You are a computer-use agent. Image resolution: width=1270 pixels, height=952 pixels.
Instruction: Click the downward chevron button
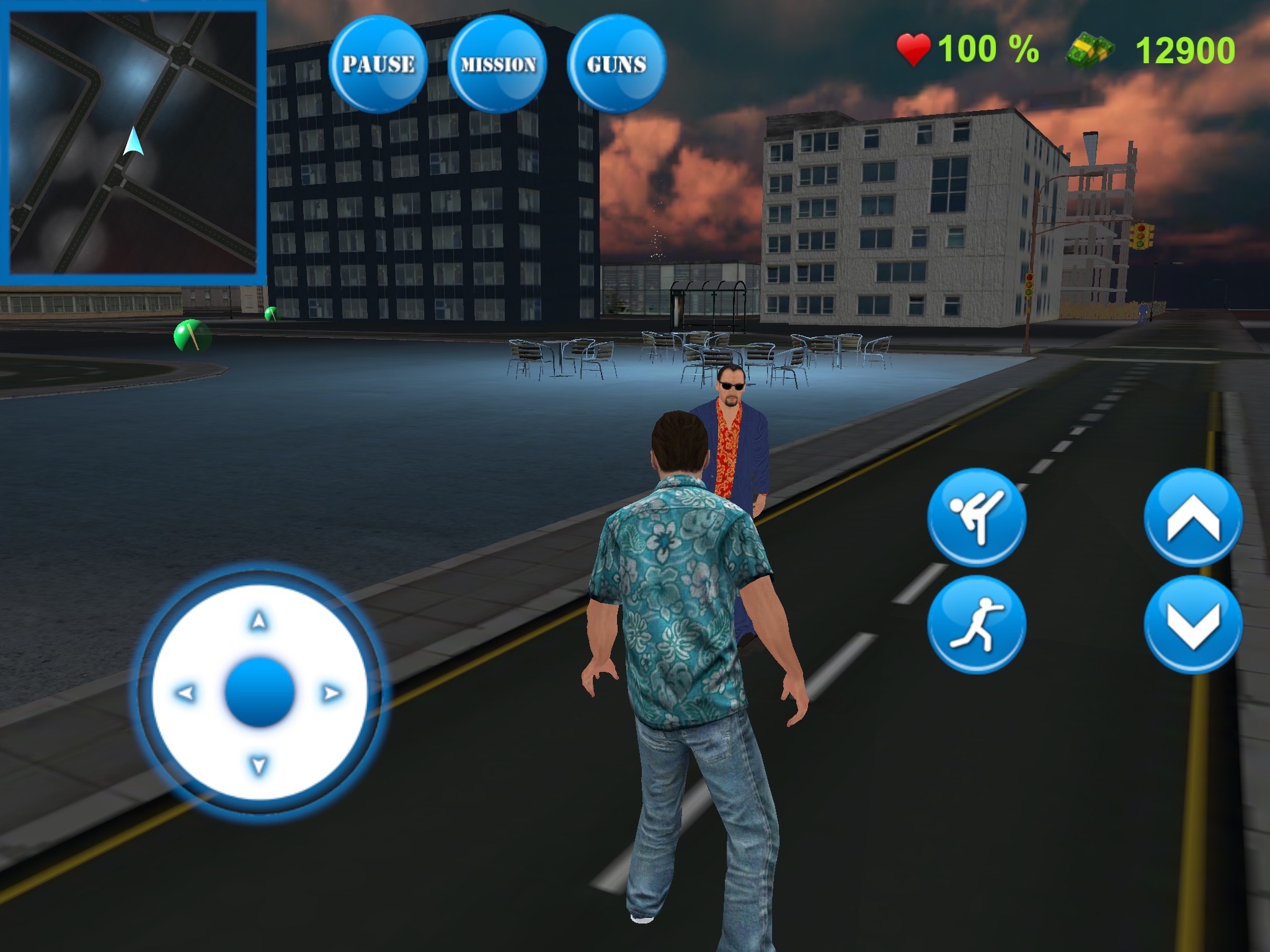click(x=1193, y=625)
